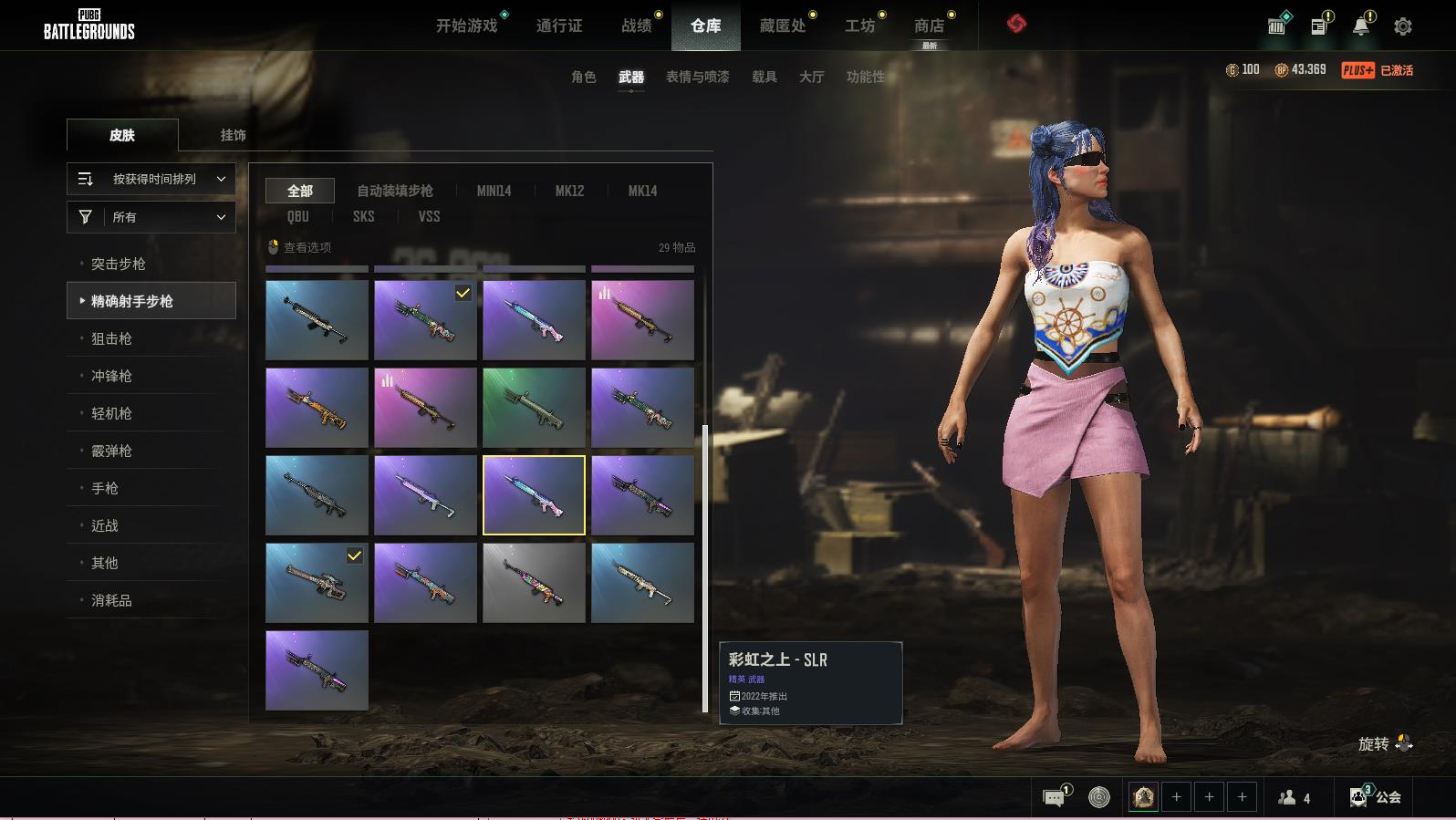Open the 商店 store tab

click(x=929, y=26)
